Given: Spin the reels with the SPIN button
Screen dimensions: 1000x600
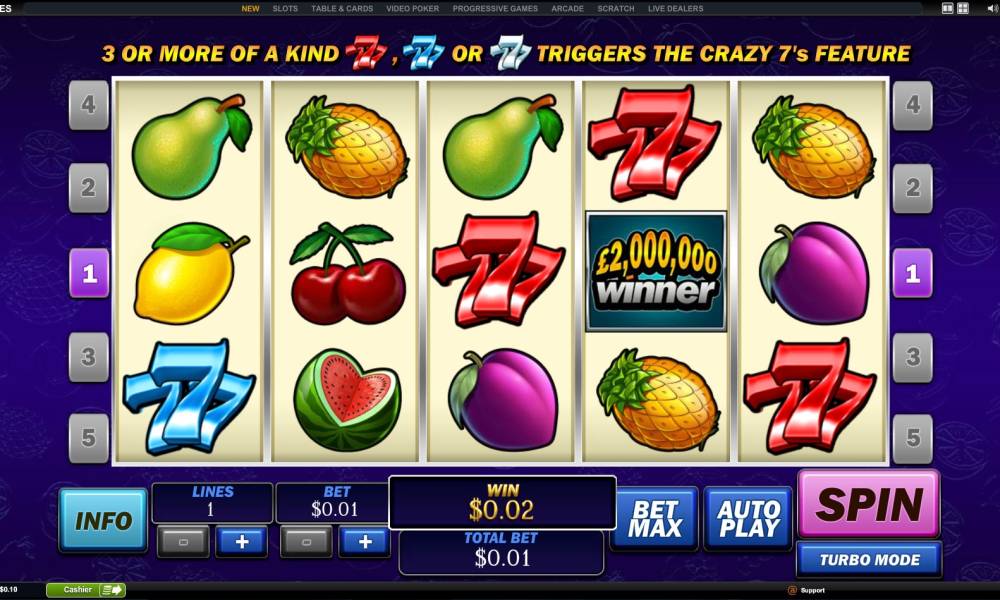Looking at the screenshot, I should pyautogui.click(x=868, y=504).
